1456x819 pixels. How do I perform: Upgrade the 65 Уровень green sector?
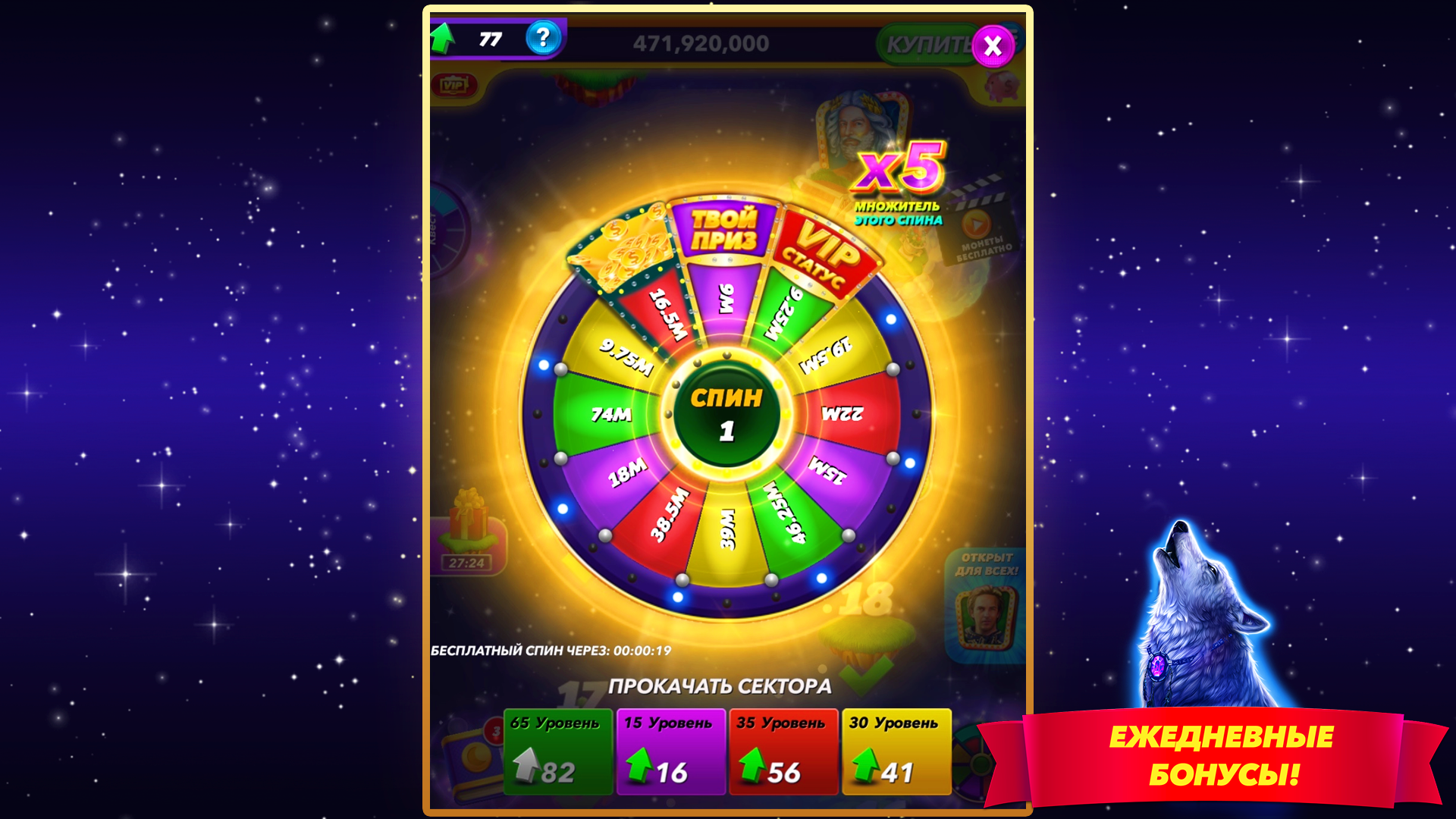point(557,751)
